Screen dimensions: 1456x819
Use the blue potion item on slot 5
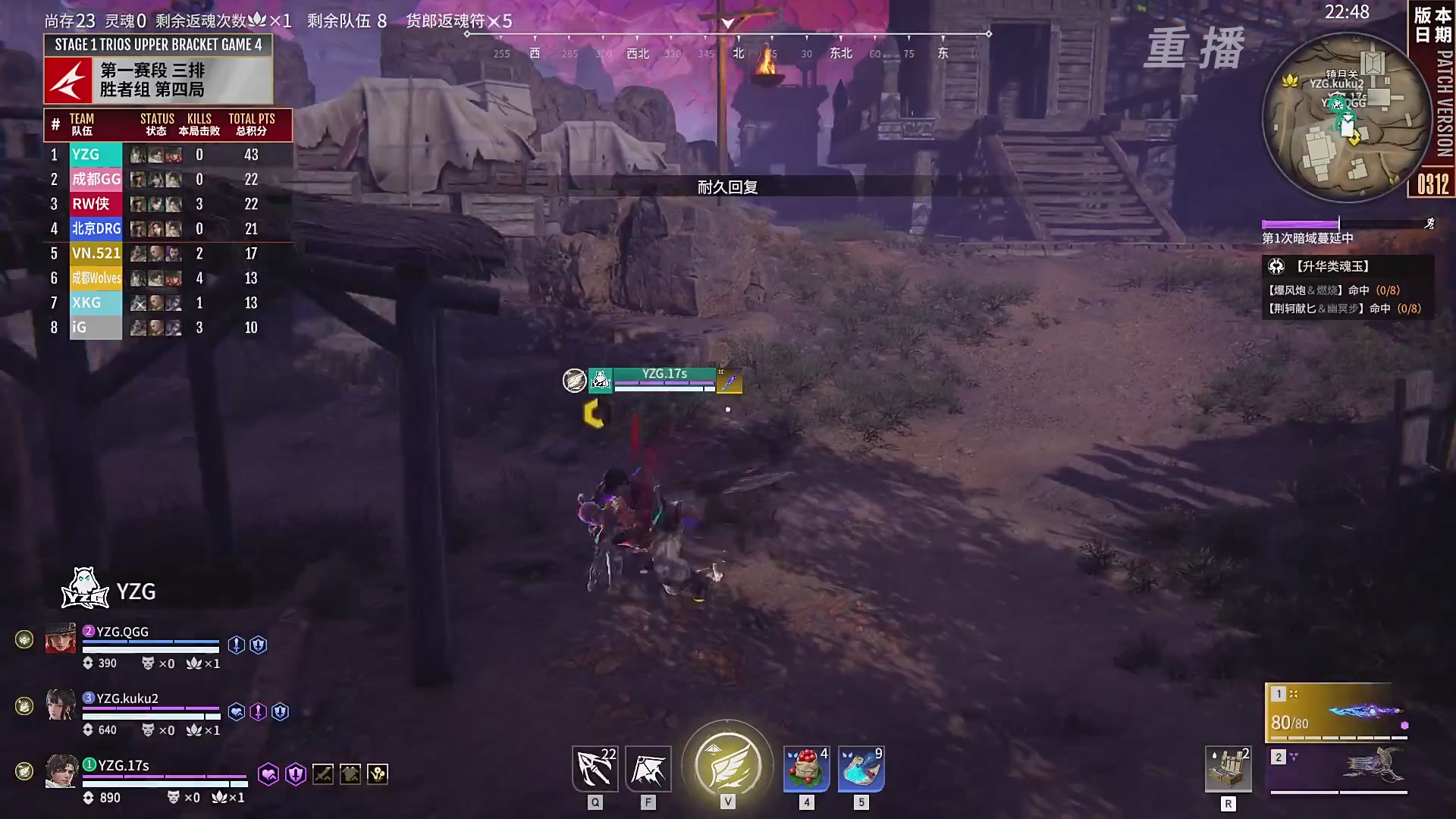(x=860, y=767)
